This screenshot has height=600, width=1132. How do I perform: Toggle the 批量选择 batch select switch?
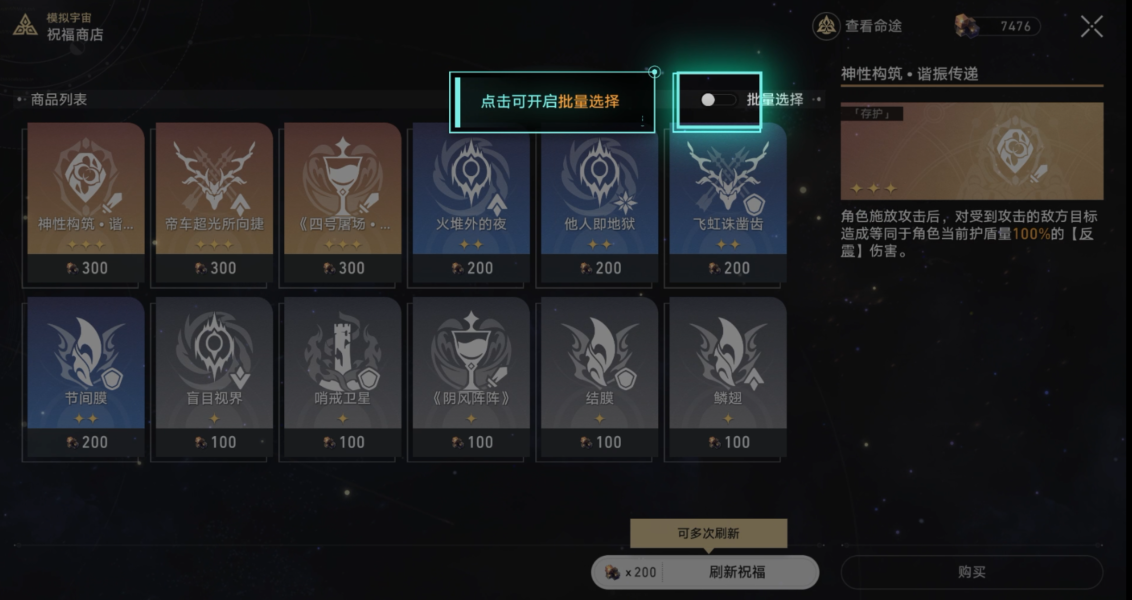pyautogui.click(x=718, y=100)
